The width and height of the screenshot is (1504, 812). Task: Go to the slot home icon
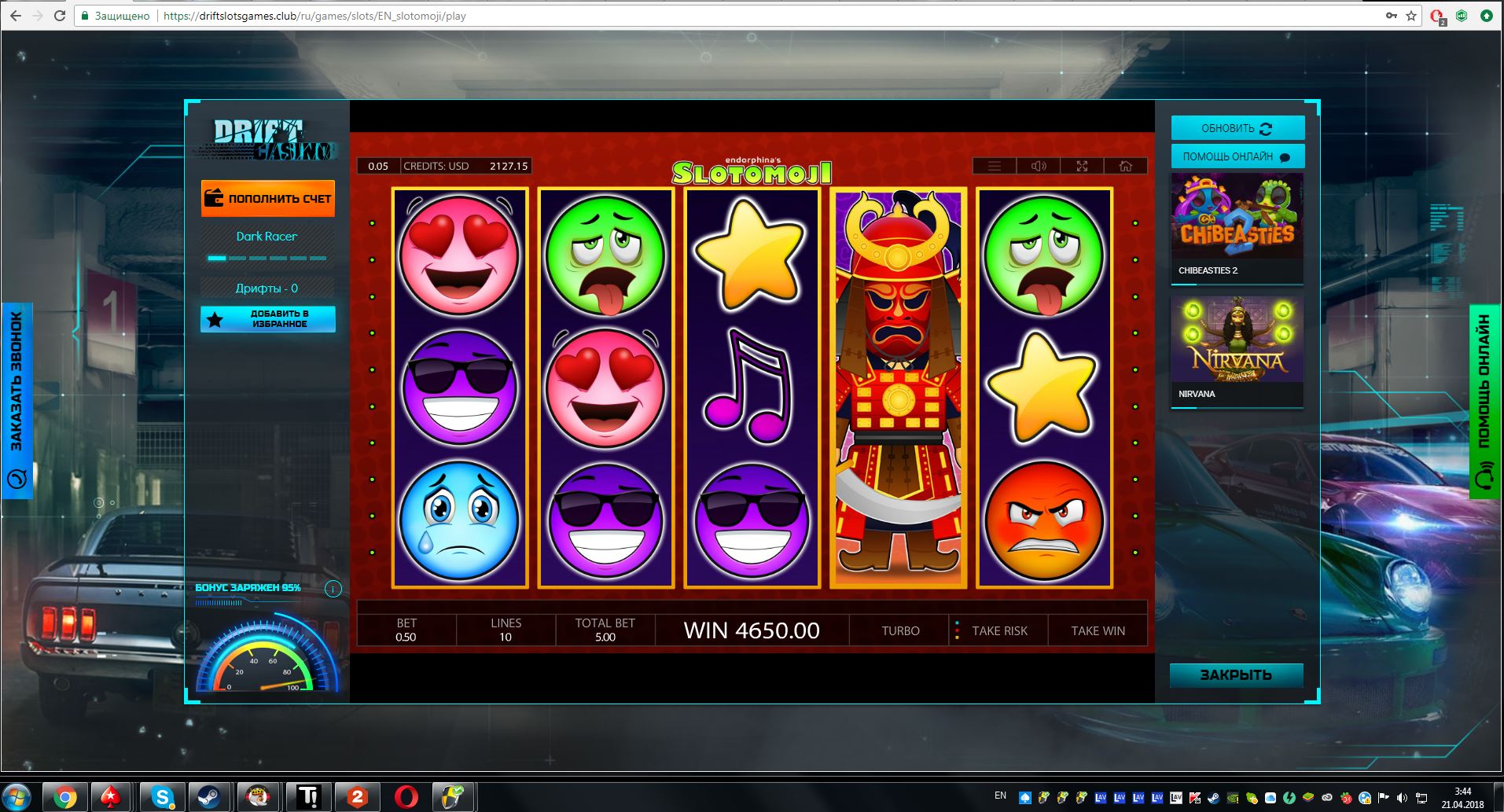click(x=1126, y=166)
